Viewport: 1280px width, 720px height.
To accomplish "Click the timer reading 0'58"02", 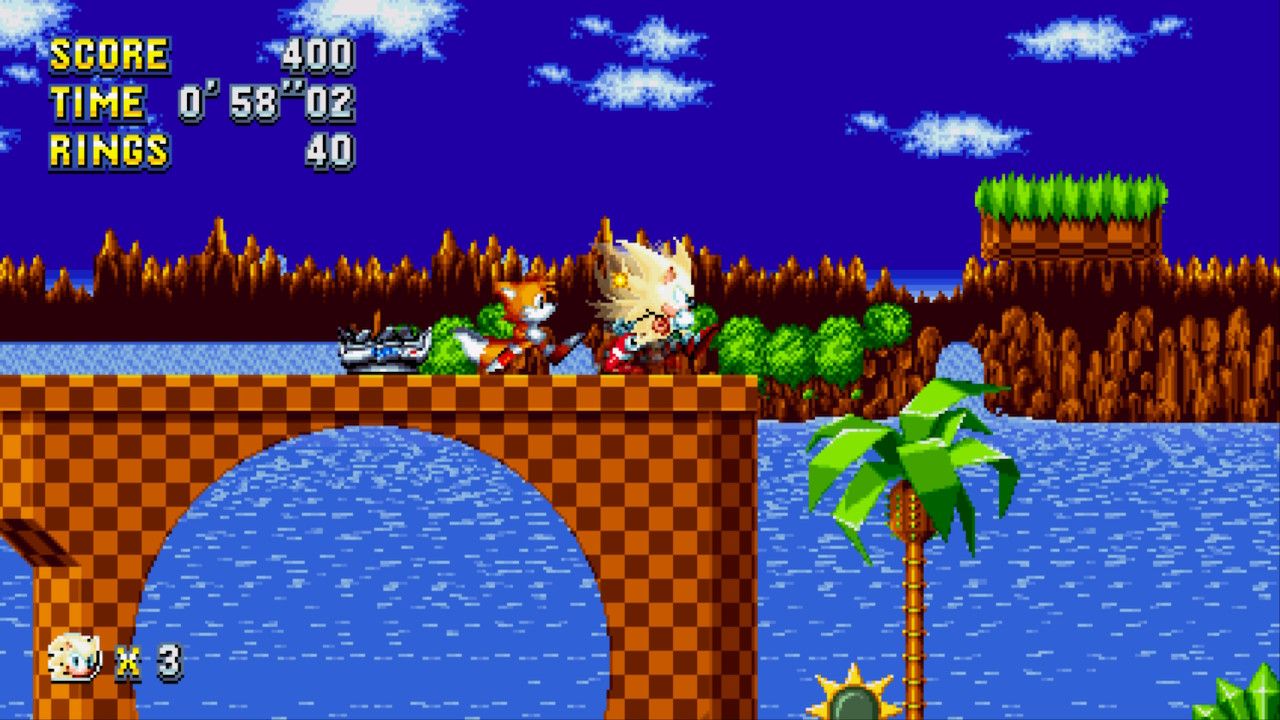I will click(x=265, y=102).
